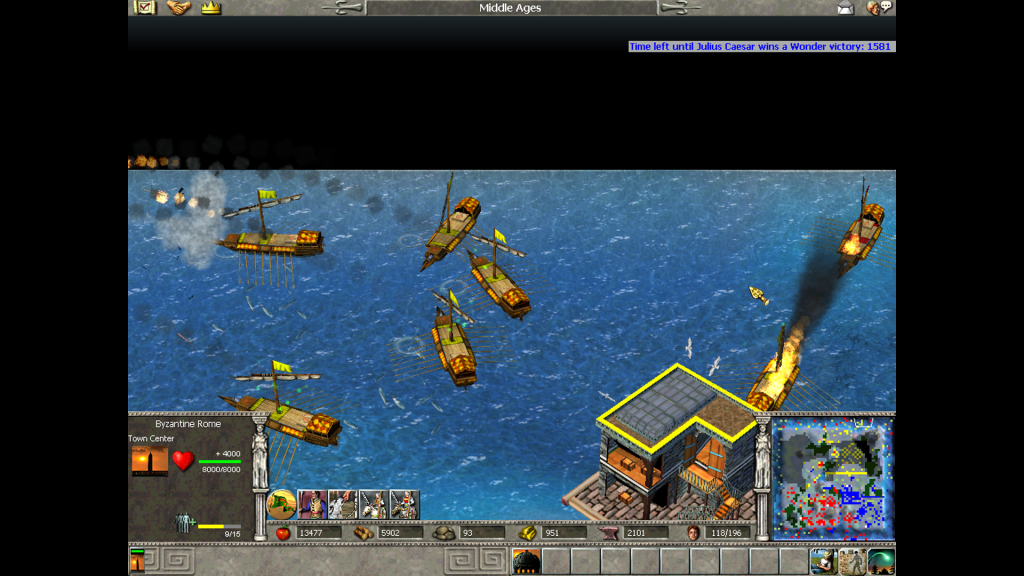Open the handshake diplomacy panel
Image resolution: width=1024 pixels, height=576 pixels.
coord(178,8)
